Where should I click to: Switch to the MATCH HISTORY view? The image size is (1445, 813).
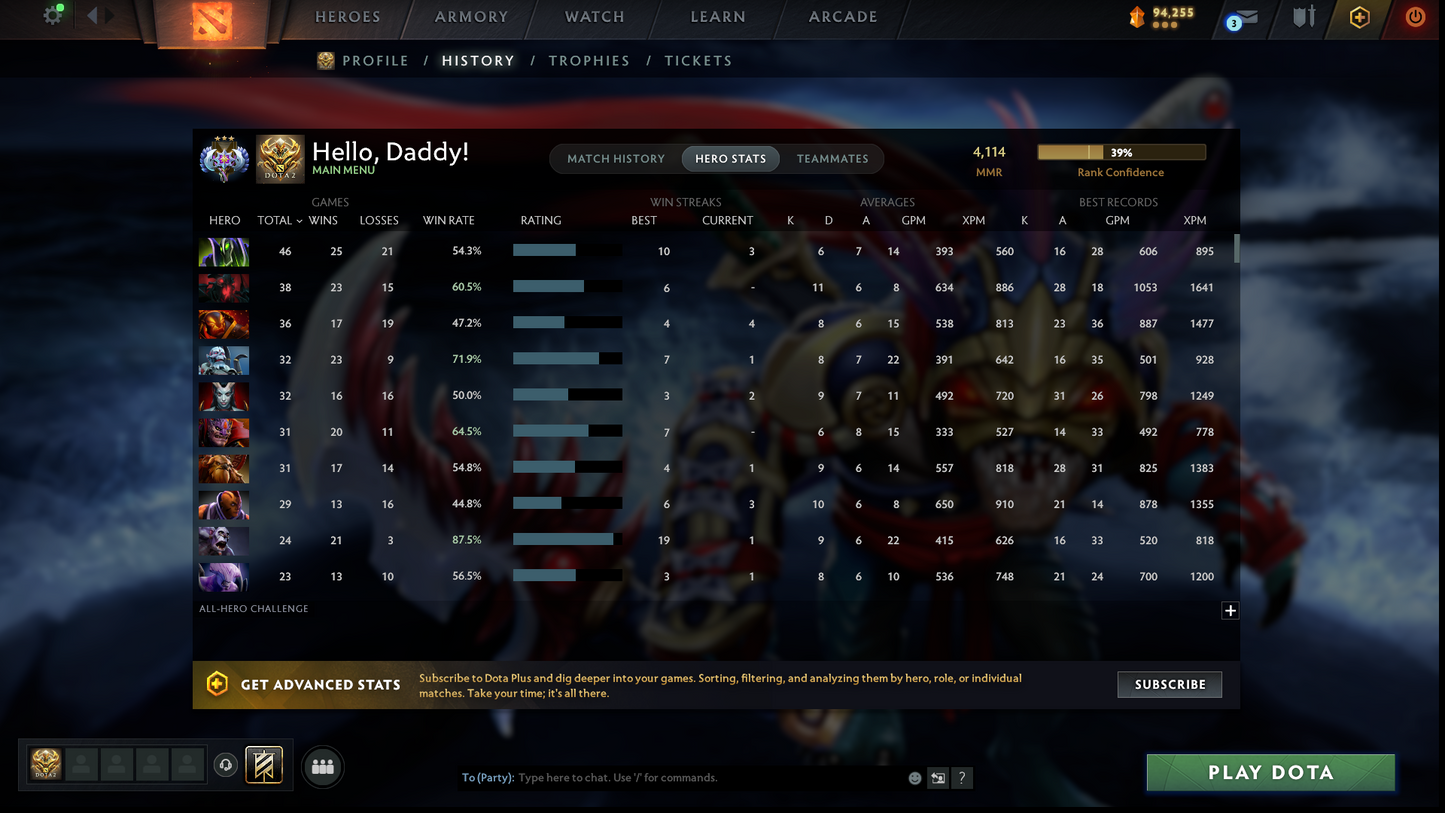coord(615,158)
